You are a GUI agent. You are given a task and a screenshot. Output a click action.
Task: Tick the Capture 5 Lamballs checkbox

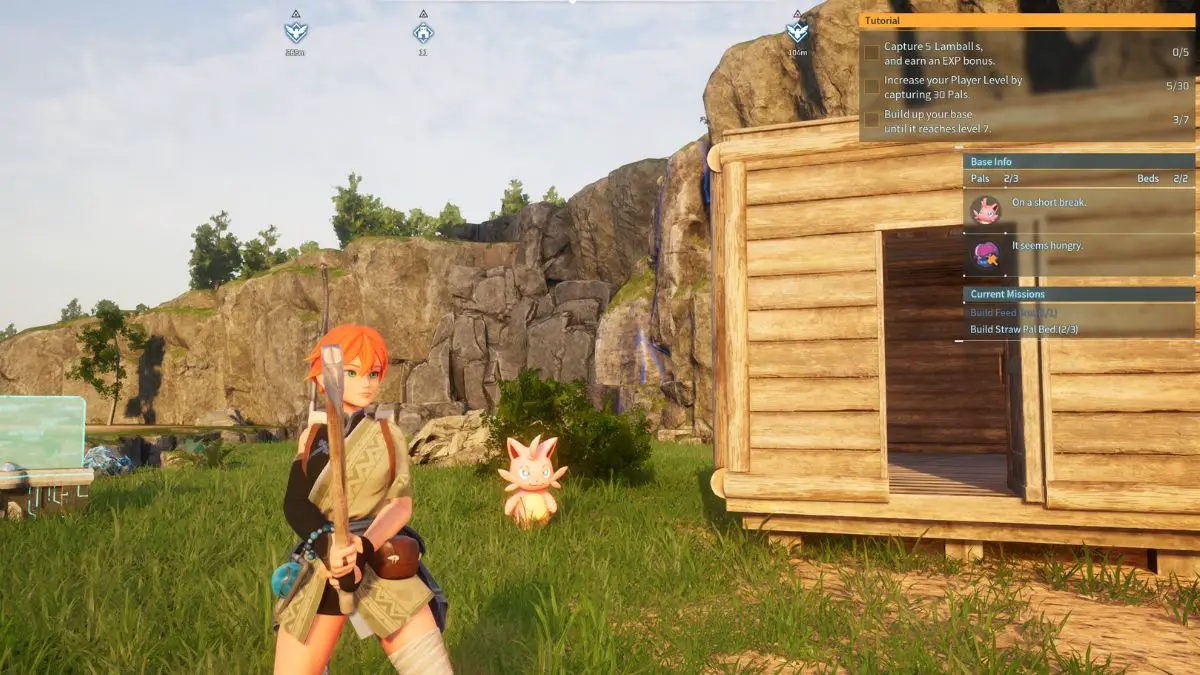872,52
